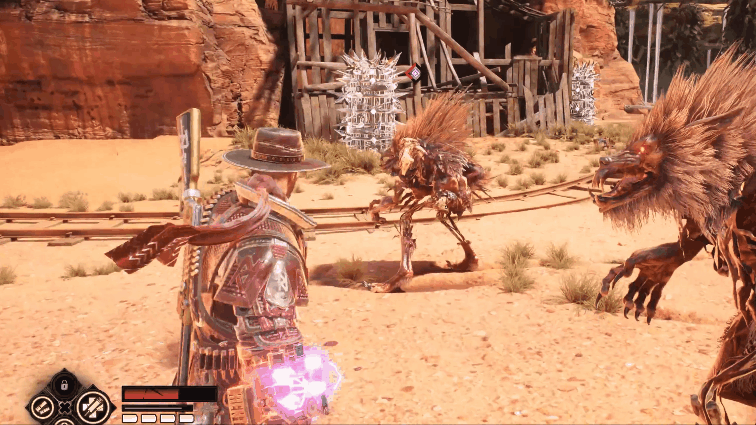This screenshot has height=425, width=756.
Task: Activate the large crossed-weapons ability icon
Action: [x=93, y=405]
